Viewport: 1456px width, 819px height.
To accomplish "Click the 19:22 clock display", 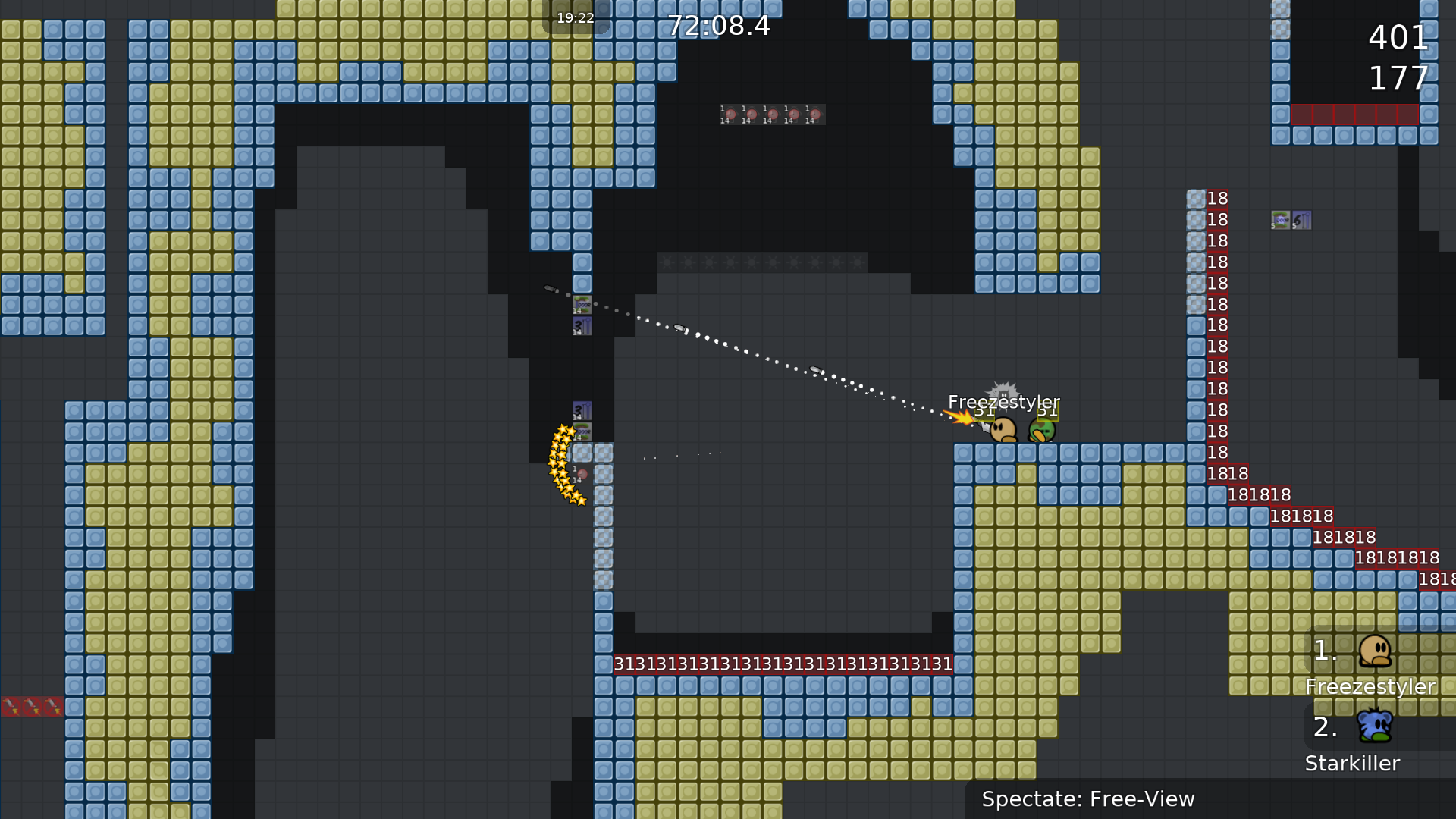I will pos(575,17).
